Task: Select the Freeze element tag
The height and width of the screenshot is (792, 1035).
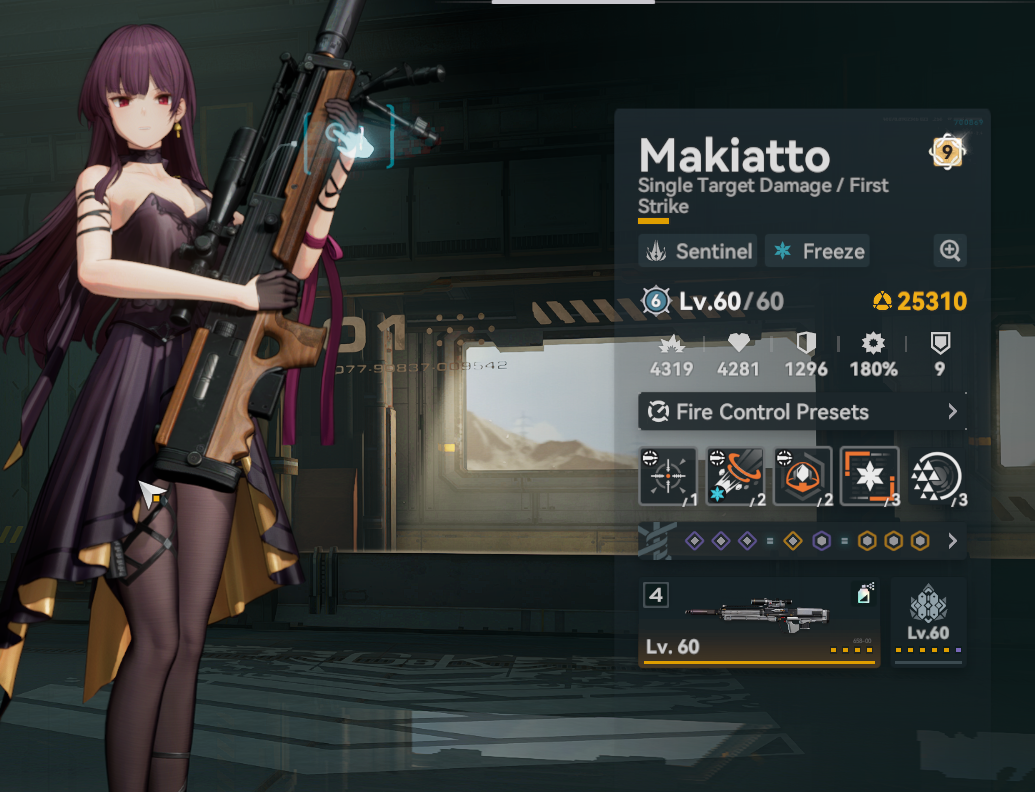Action: pos(817,251)
